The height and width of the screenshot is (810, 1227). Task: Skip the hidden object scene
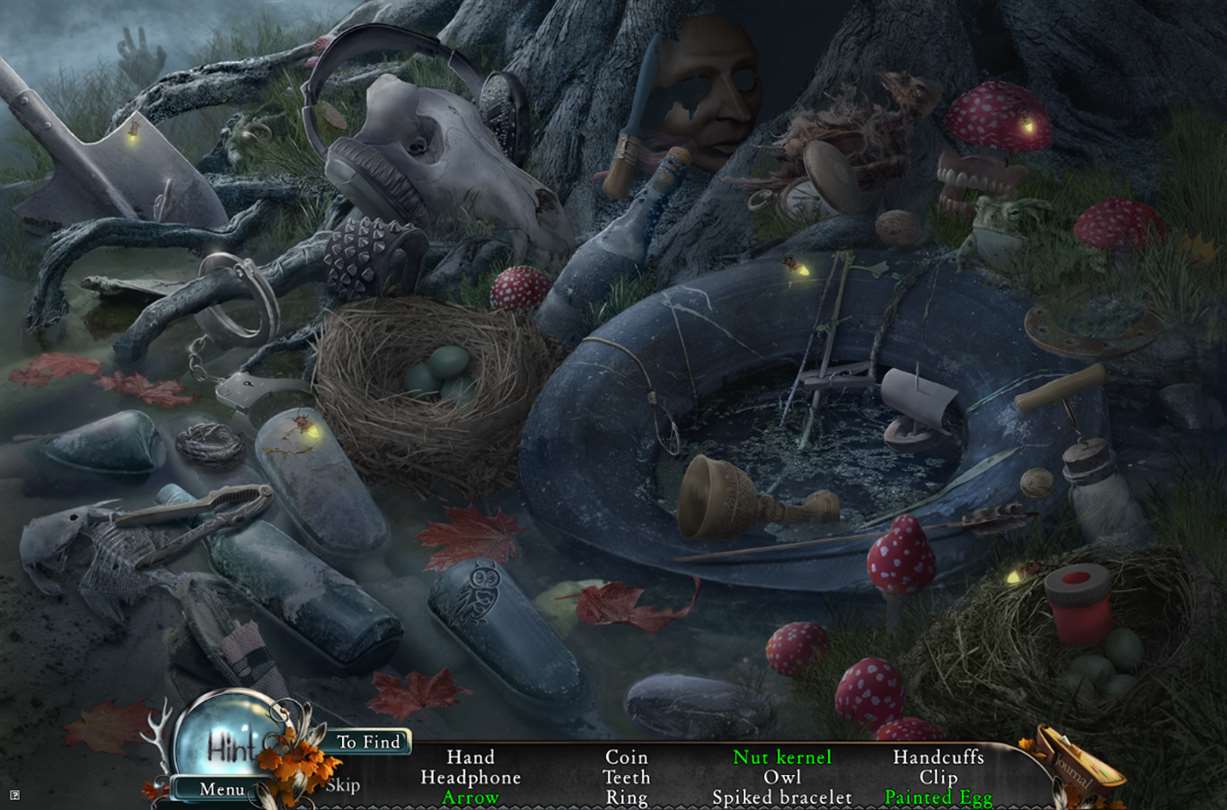point(343,784)
